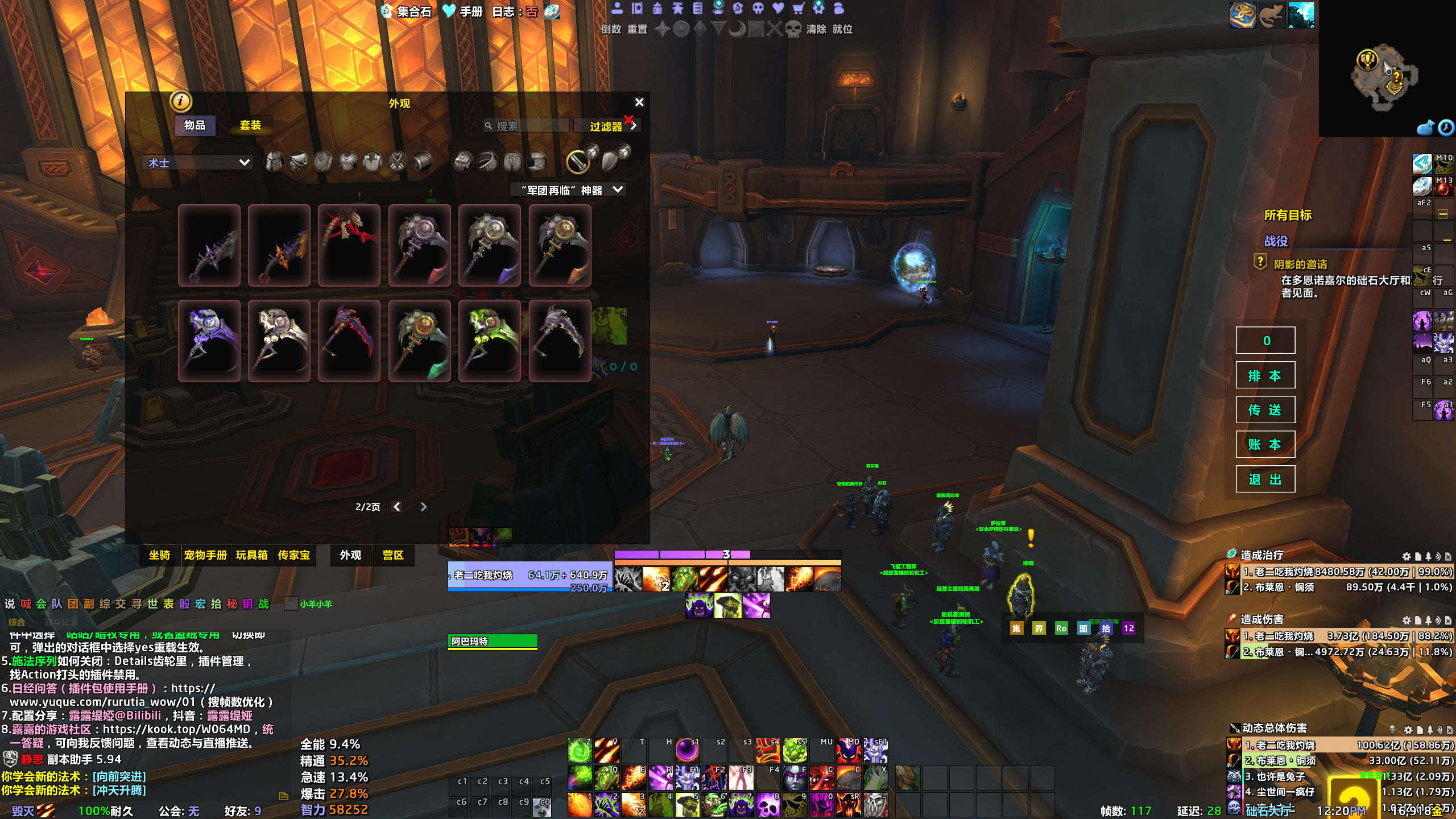The width and height of the screenshot is (1456, 819).
Task: Expand the "军团再临" 神器 category dropdown
Action: pyautogui.click(x=569, y=190)
